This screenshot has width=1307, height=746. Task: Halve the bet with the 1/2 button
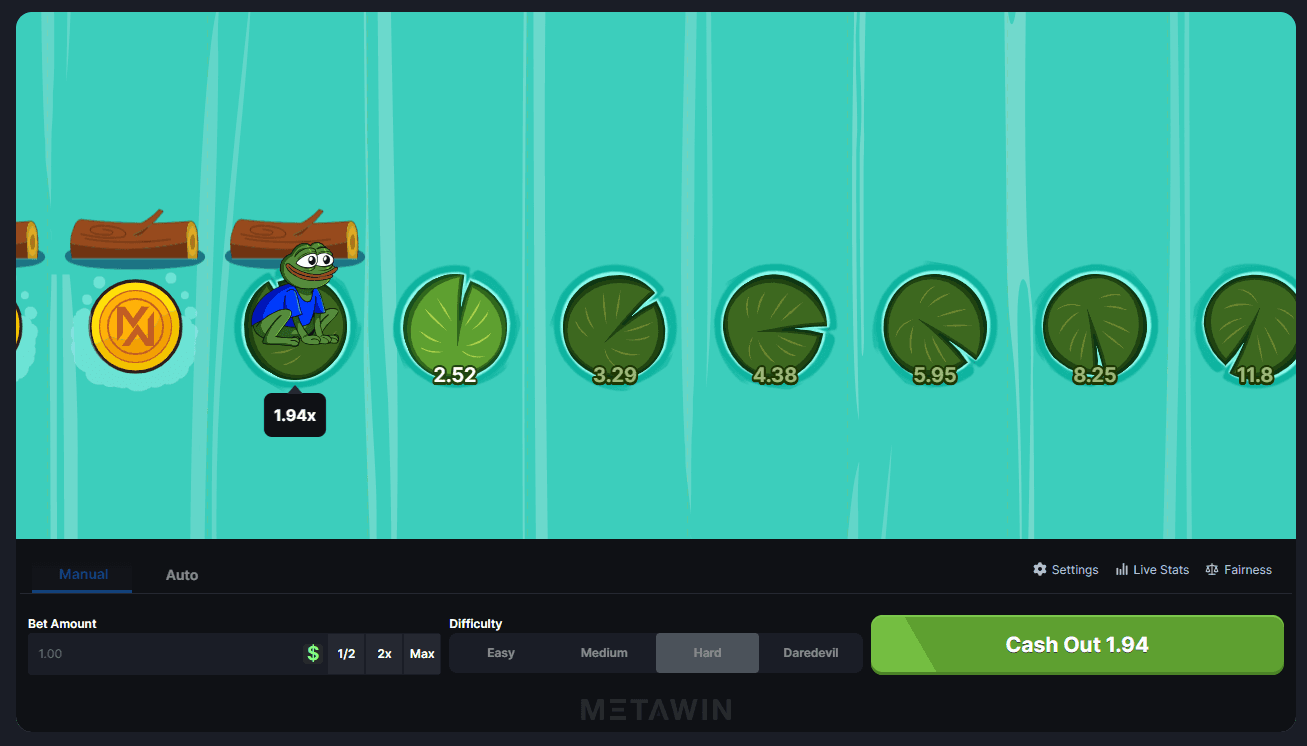[x=346, y=654]
